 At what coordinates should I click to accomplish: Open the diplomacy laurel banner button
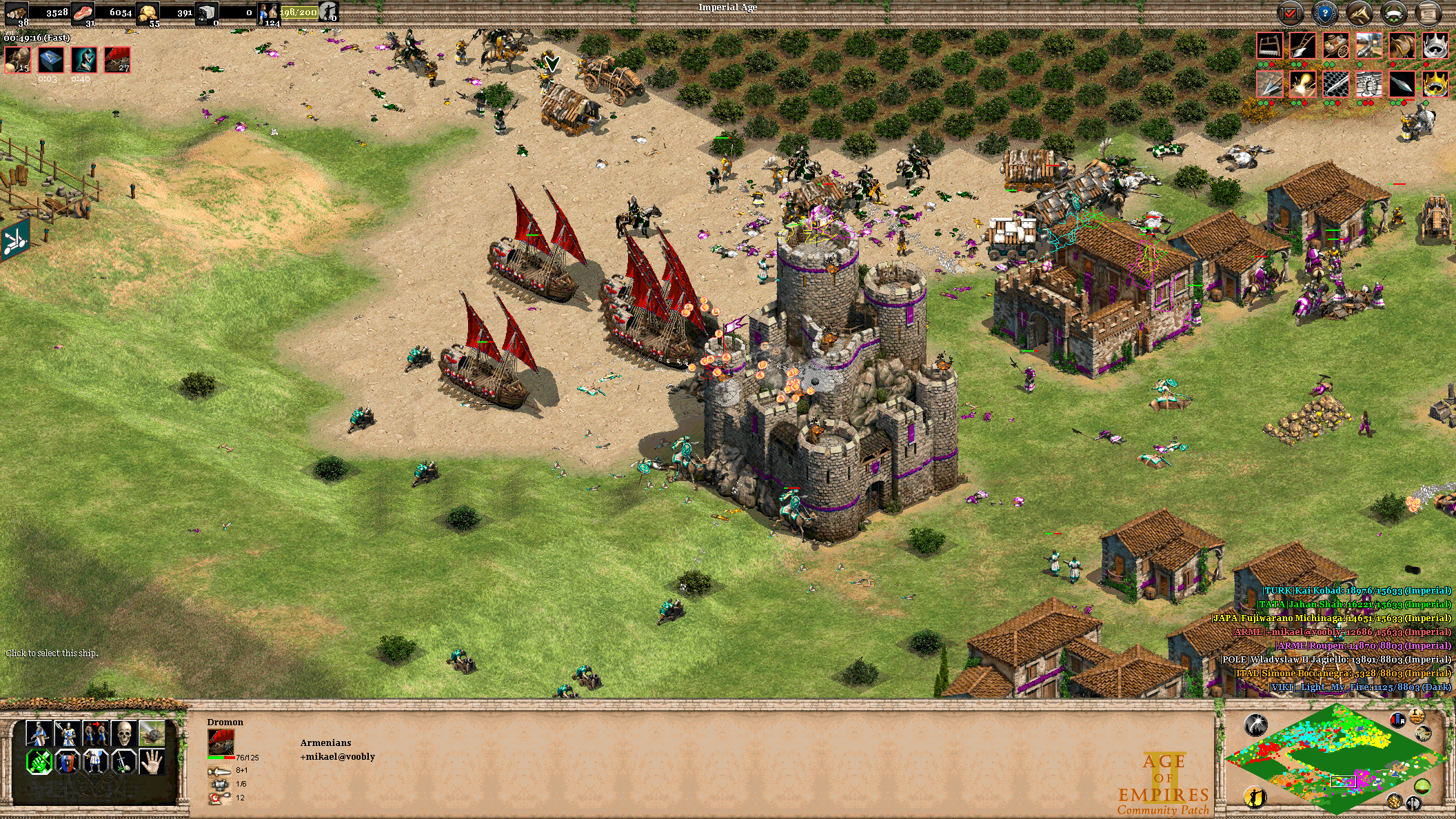tap(1393, 12)
